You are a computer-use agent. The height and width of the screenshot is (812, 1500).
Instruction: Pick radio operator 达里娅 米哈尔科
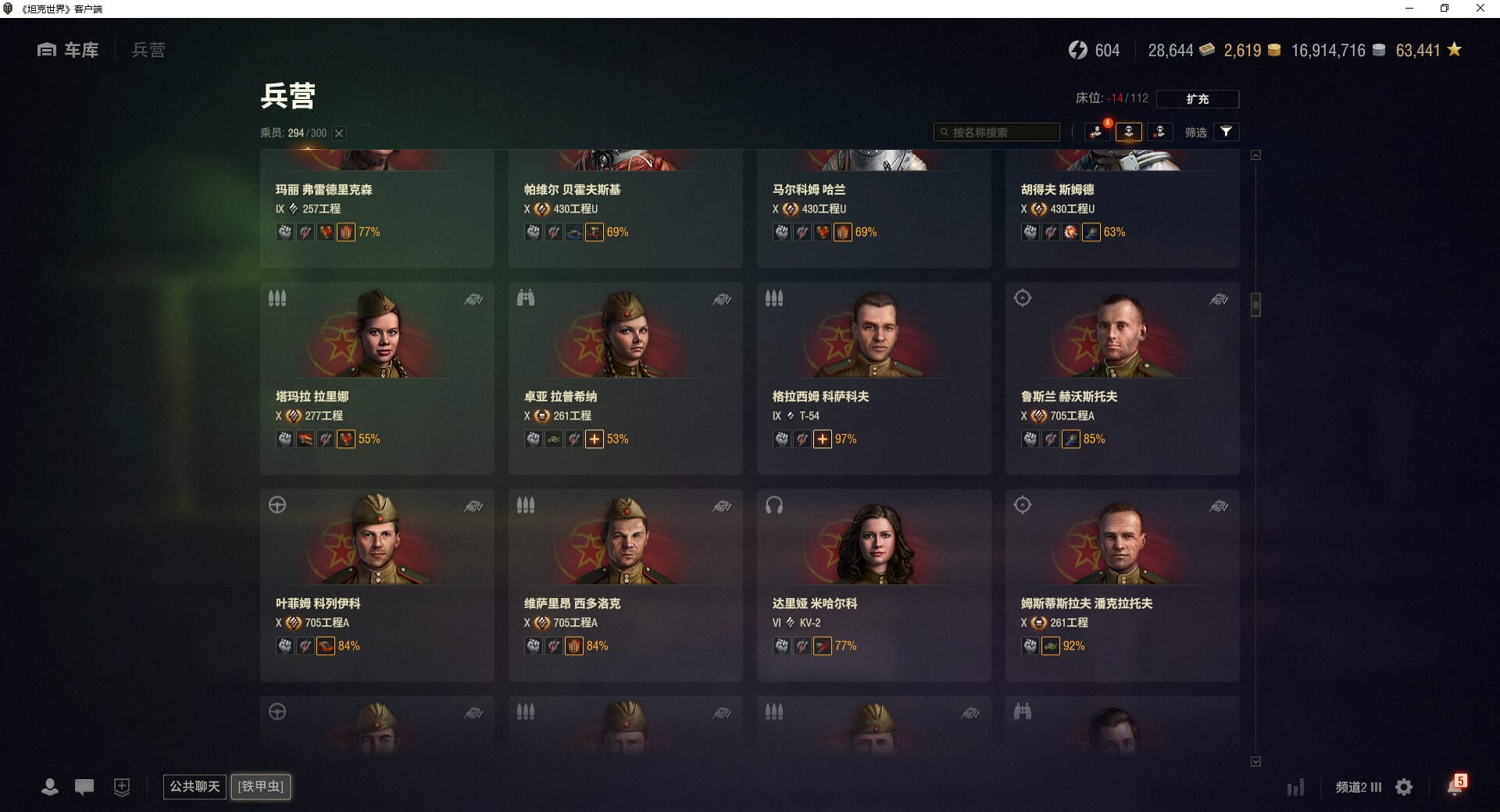[873, 585]
